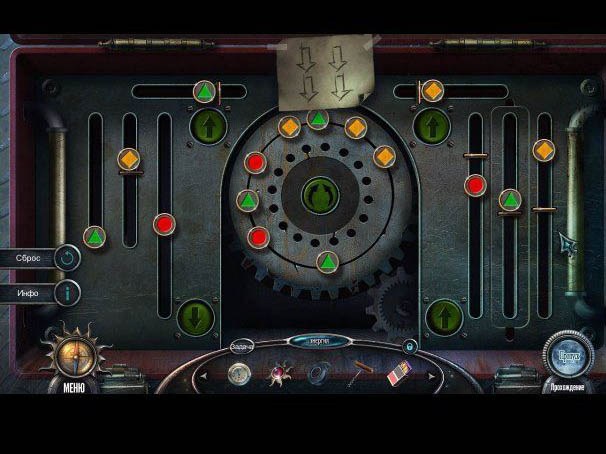Activate the center rotate button on the wheel
This screenshot has height=454, width=606.
tap(320, 193)
